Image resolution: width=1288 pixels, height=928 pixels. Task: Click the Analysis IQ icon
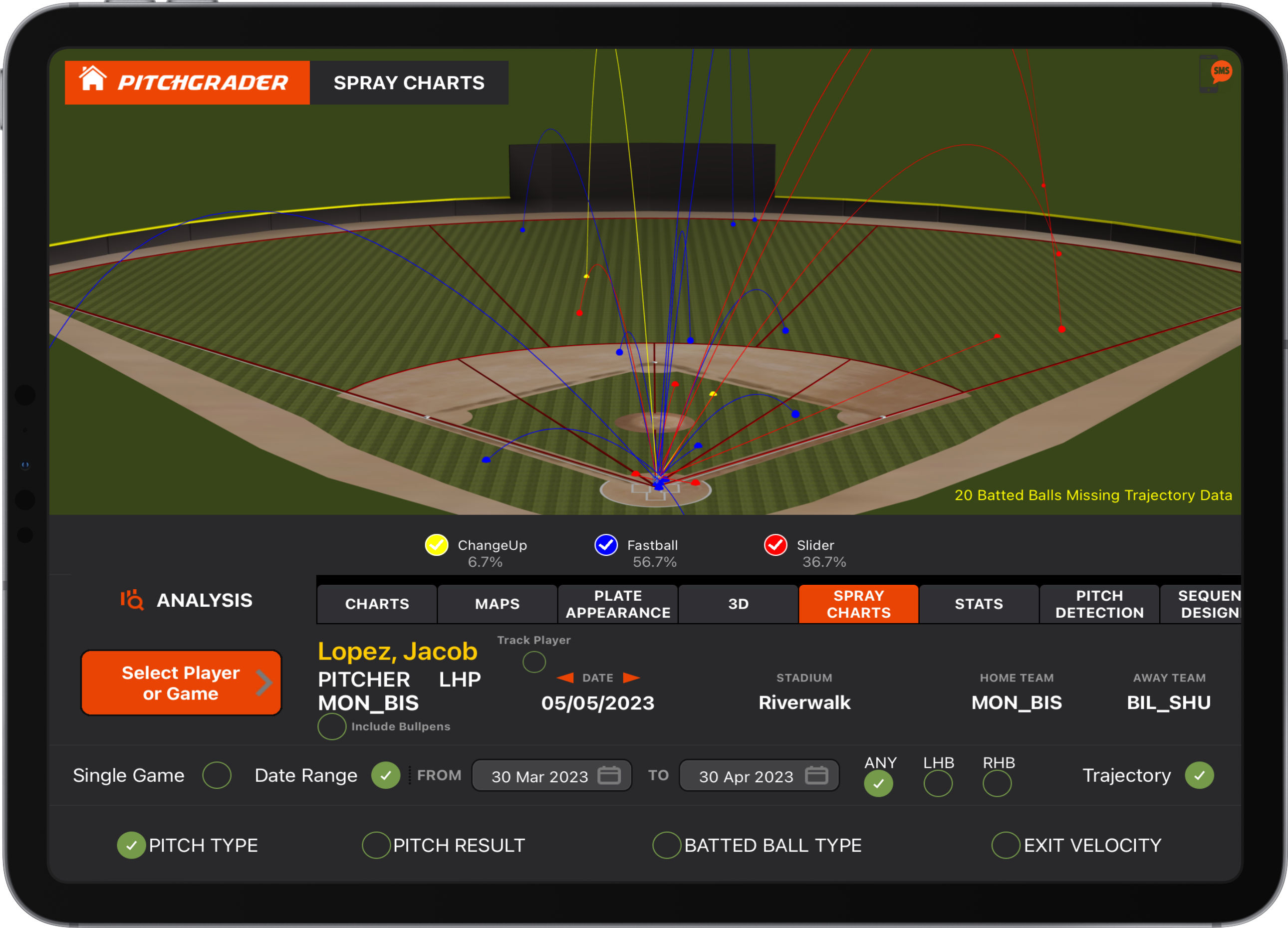tap(131, 600)
